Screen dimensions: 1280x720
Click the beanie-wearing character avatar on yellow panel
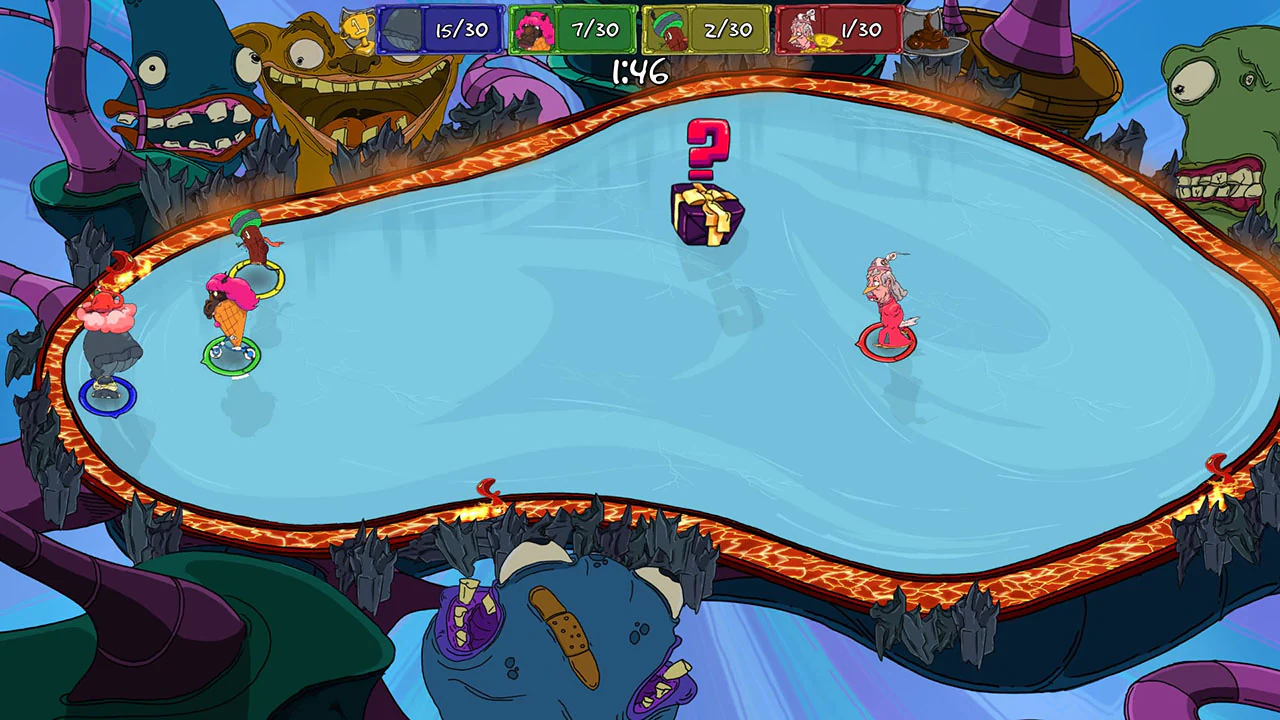coord(668,28)
